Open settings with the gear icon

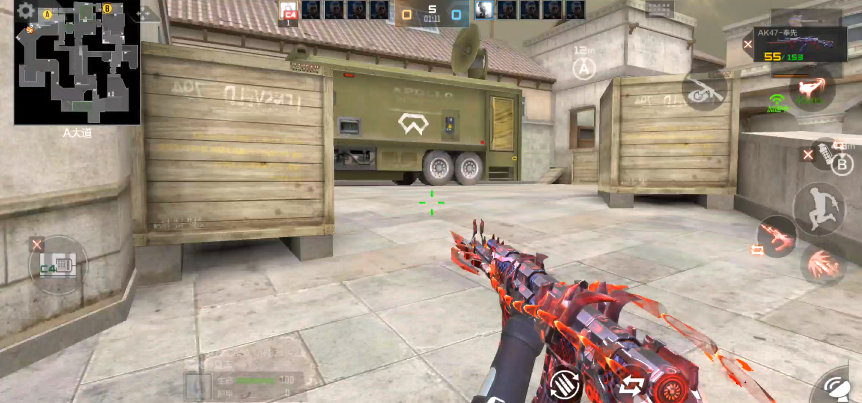coord(26,11)
